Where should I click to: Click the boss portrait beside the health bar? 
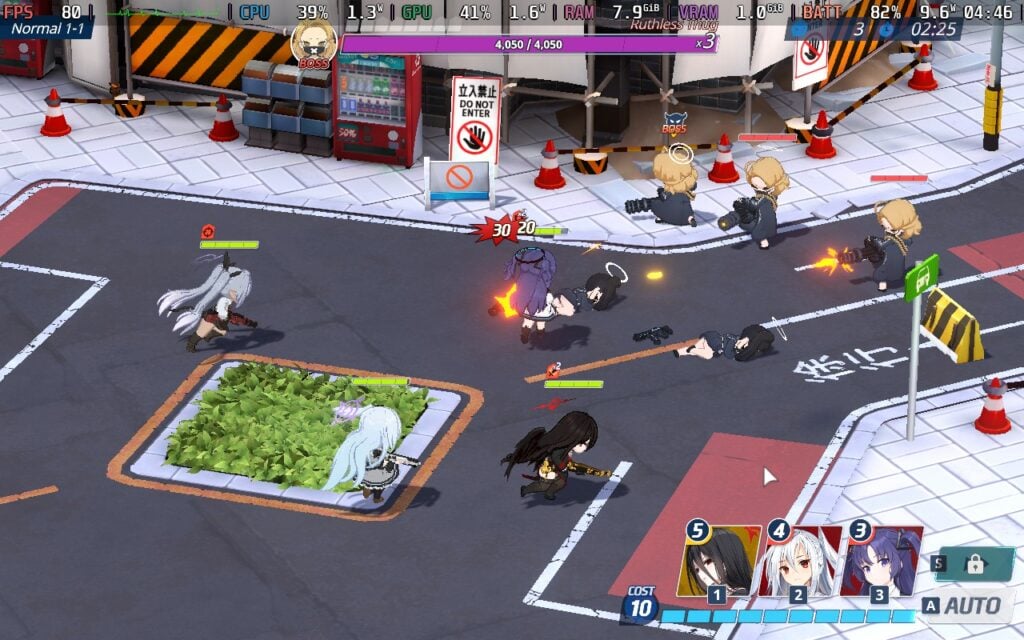pyautogui.click(x=313, y=43)
